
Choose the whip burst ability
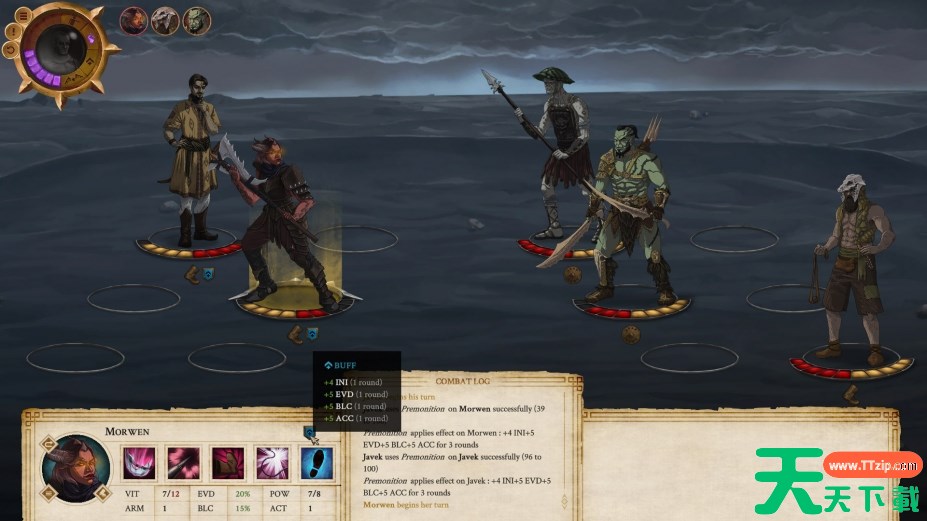click(x=272, y=463)
